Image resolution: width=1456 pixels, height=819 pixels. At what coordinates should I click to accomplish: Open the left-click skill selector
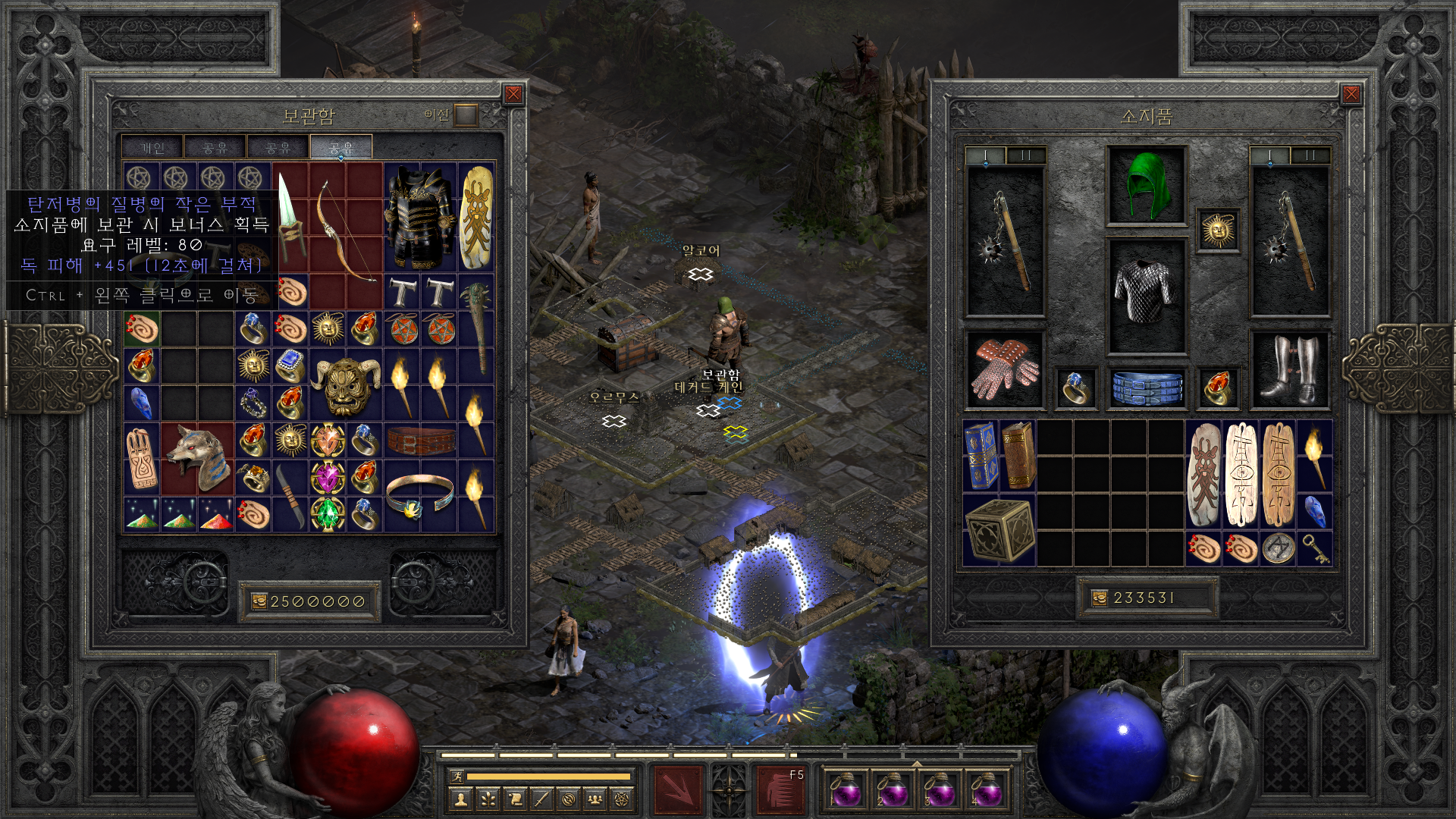click(679, 789)
